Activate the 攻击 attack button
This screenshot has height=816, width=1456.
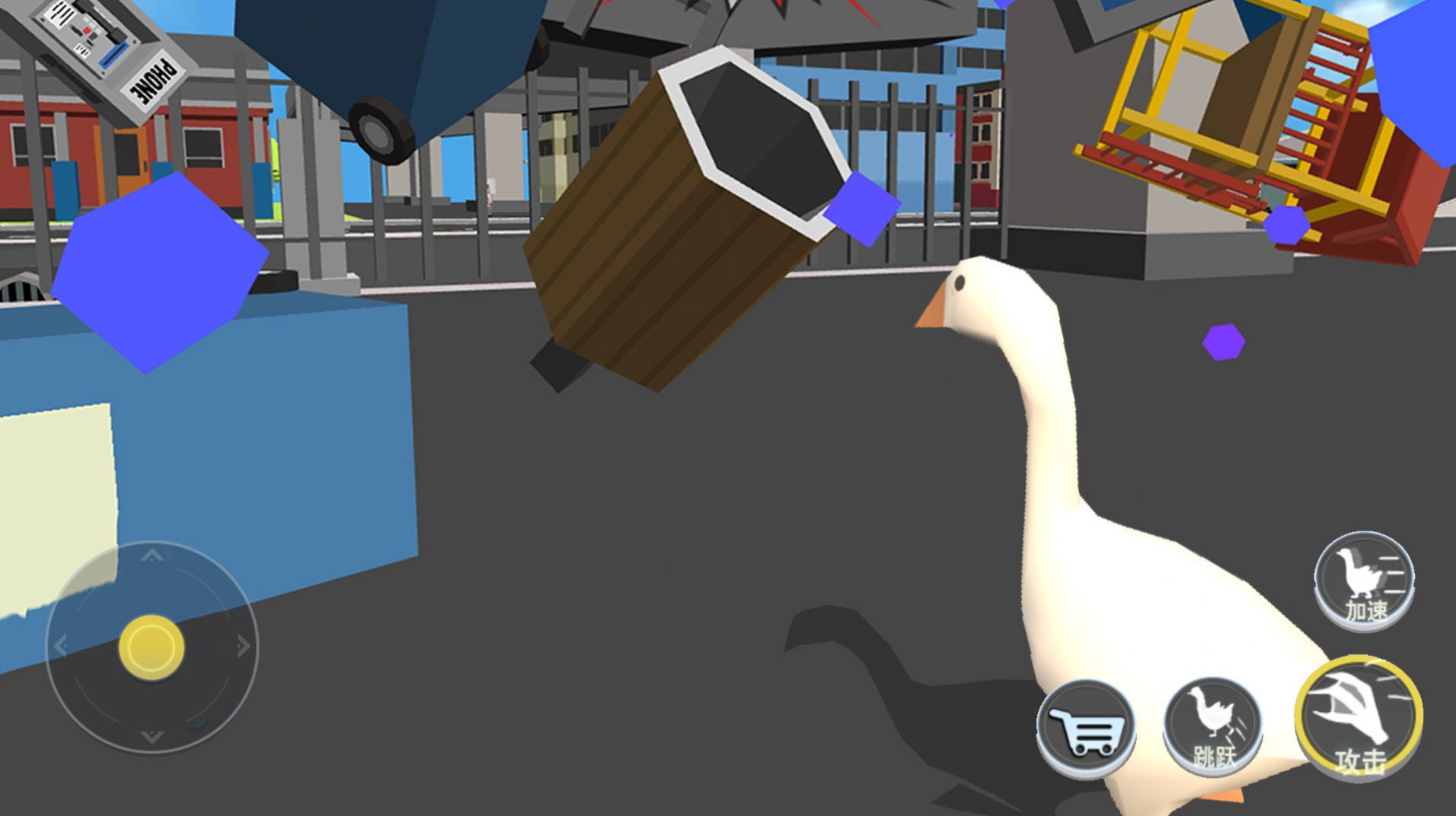[1359, 719]
